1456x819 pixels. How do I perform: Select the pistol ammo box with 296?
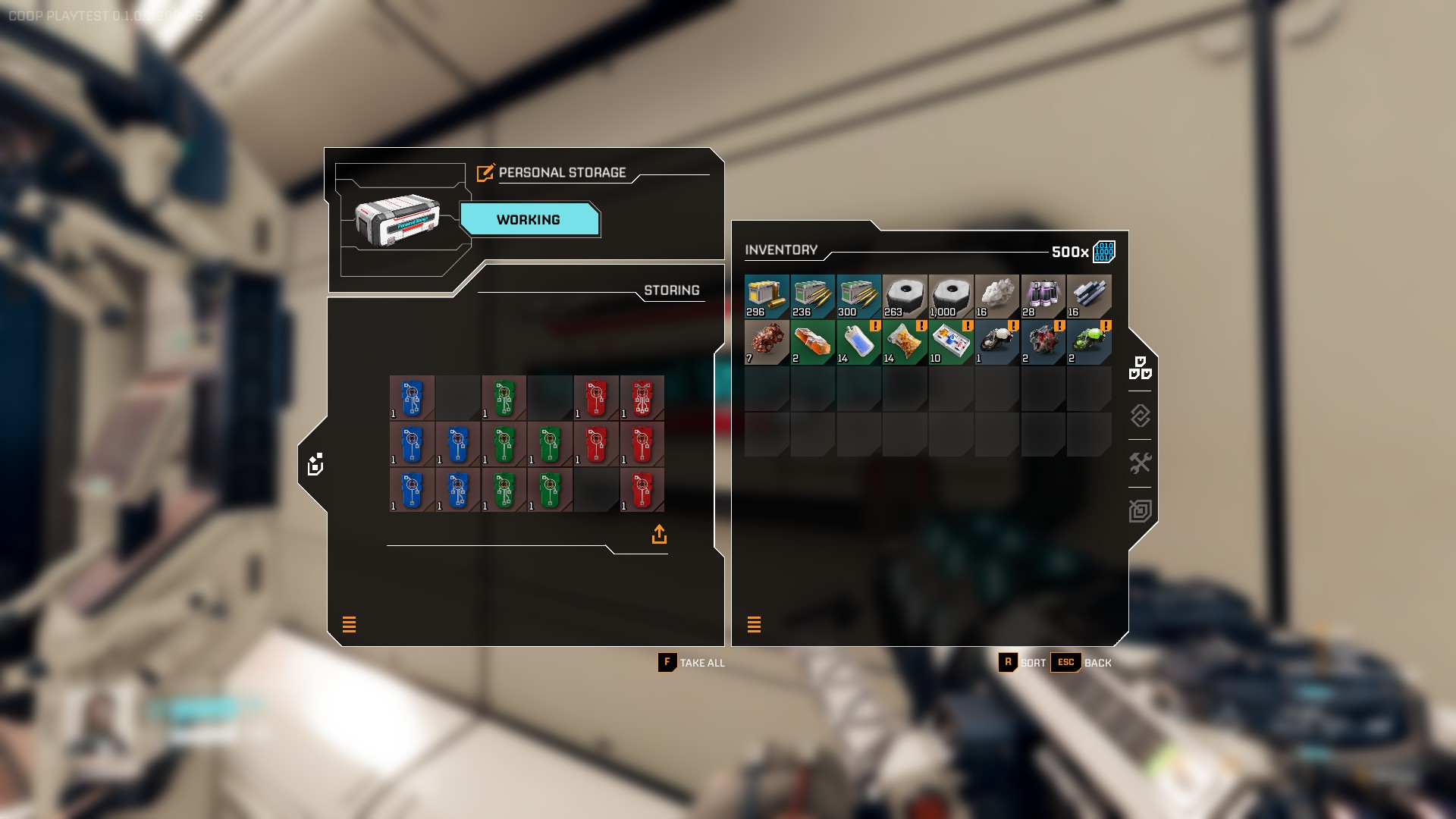coord(767,297)
